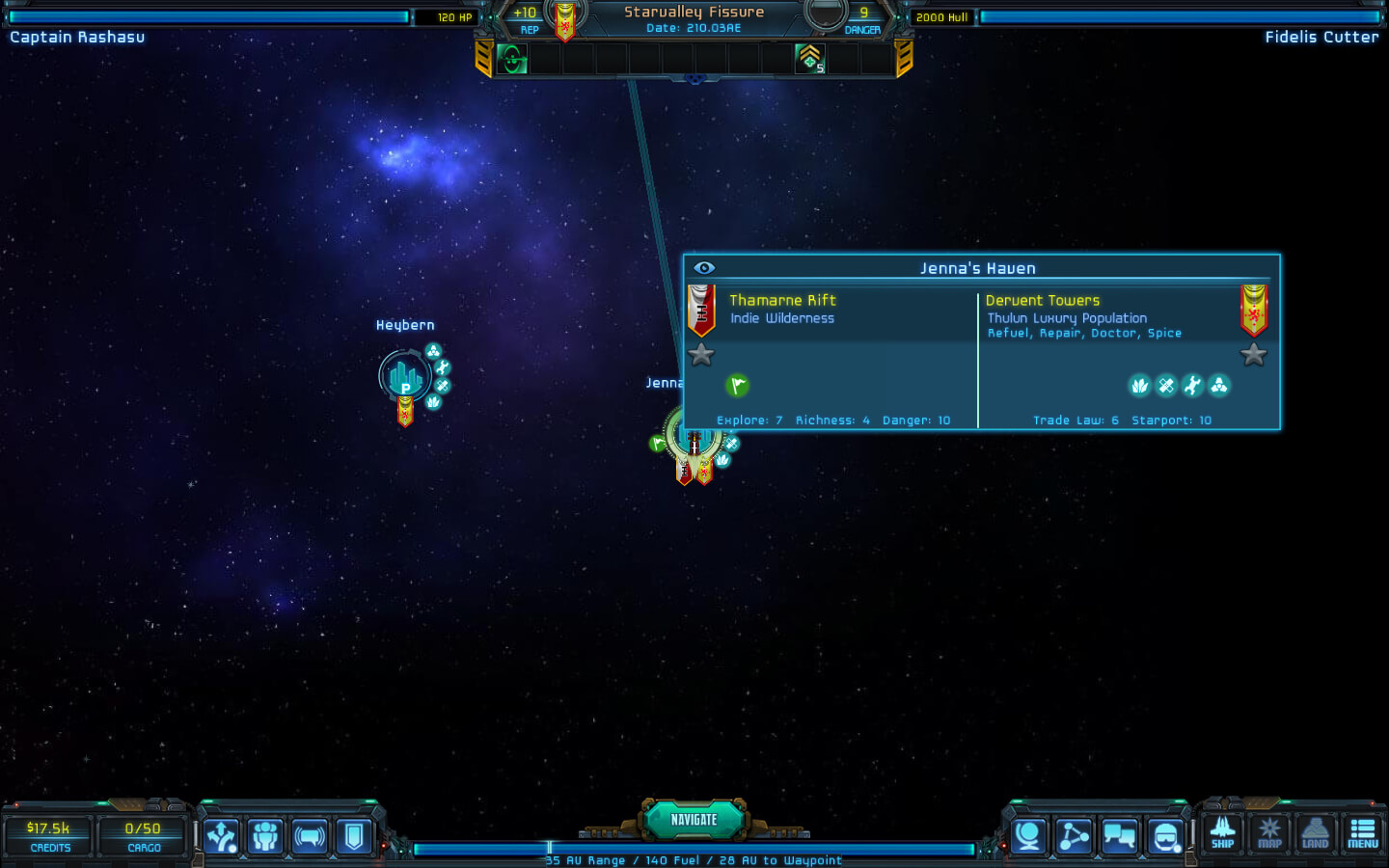Image resolution: width=1389 pixels, height=868 pixels.
Task: Select the LAND button
Action: [x=1315, y=833]
